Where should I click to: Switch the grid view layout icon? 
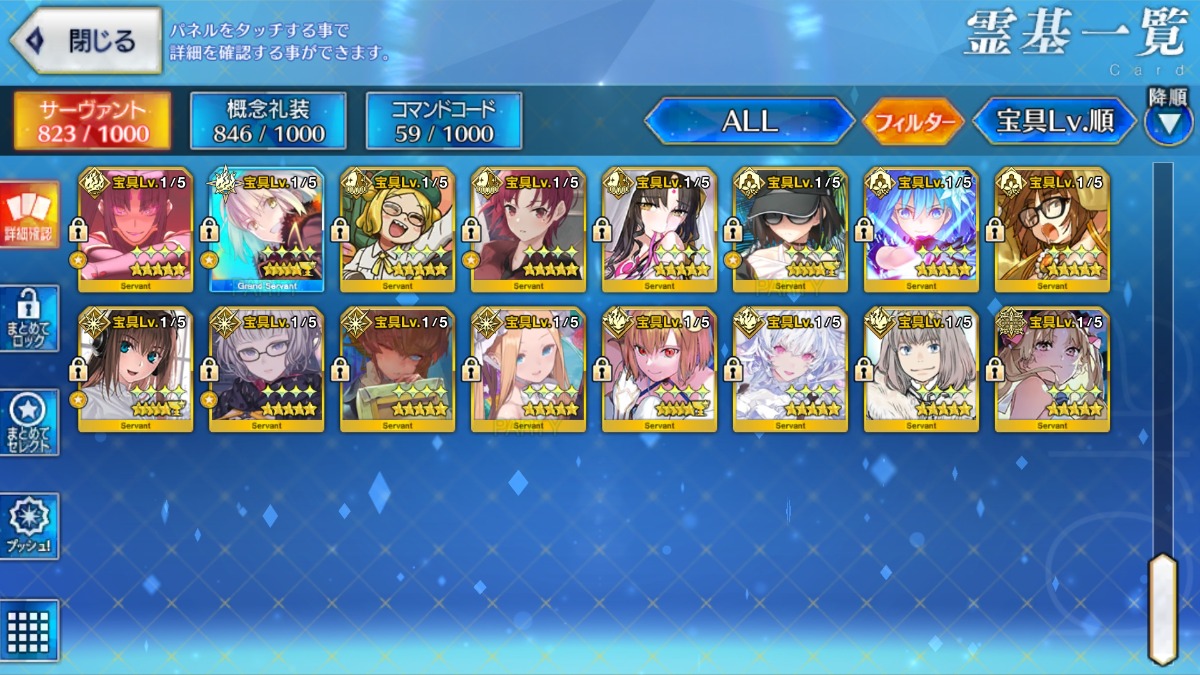click(x=29, y=630)
